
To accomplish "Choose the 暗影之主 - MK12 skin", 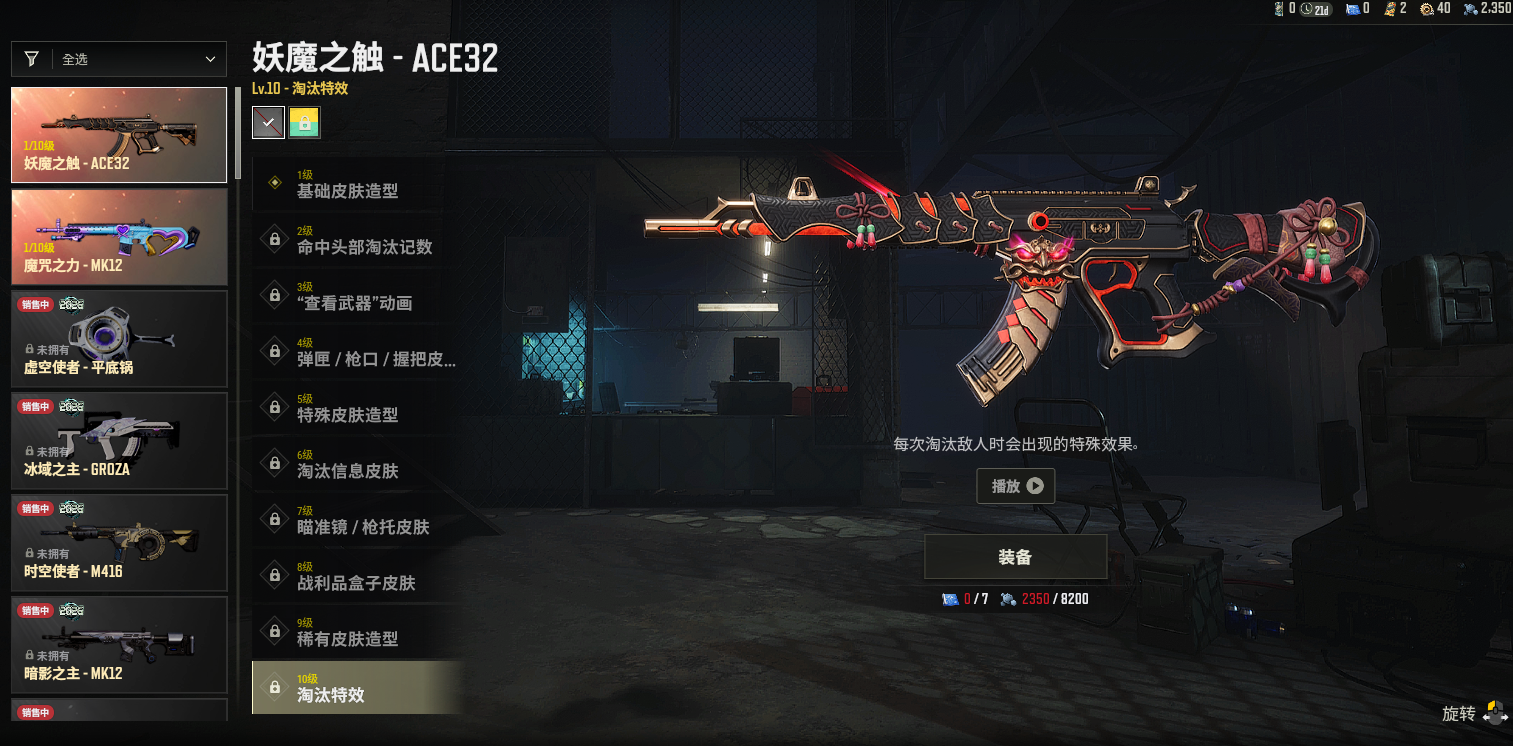I will tap(119, 645).
